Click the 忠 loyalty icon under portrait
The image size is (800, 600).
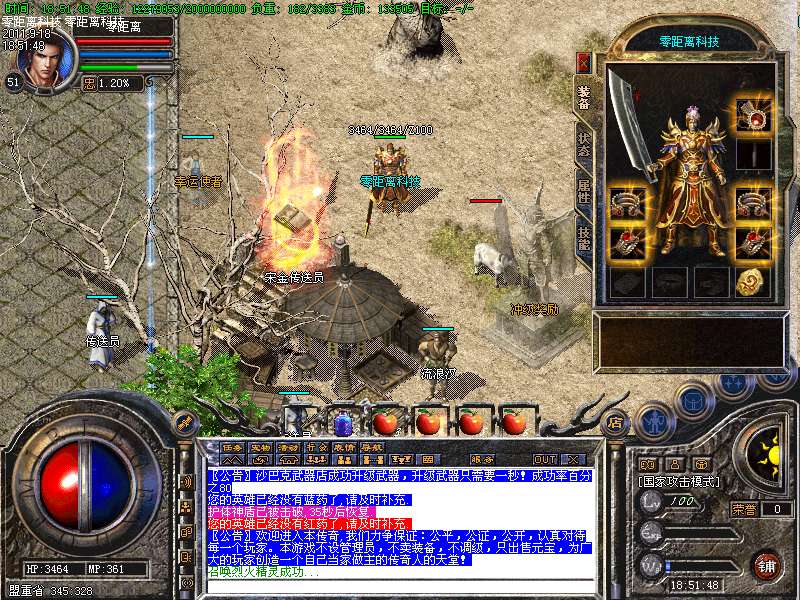tap(87, 83)
